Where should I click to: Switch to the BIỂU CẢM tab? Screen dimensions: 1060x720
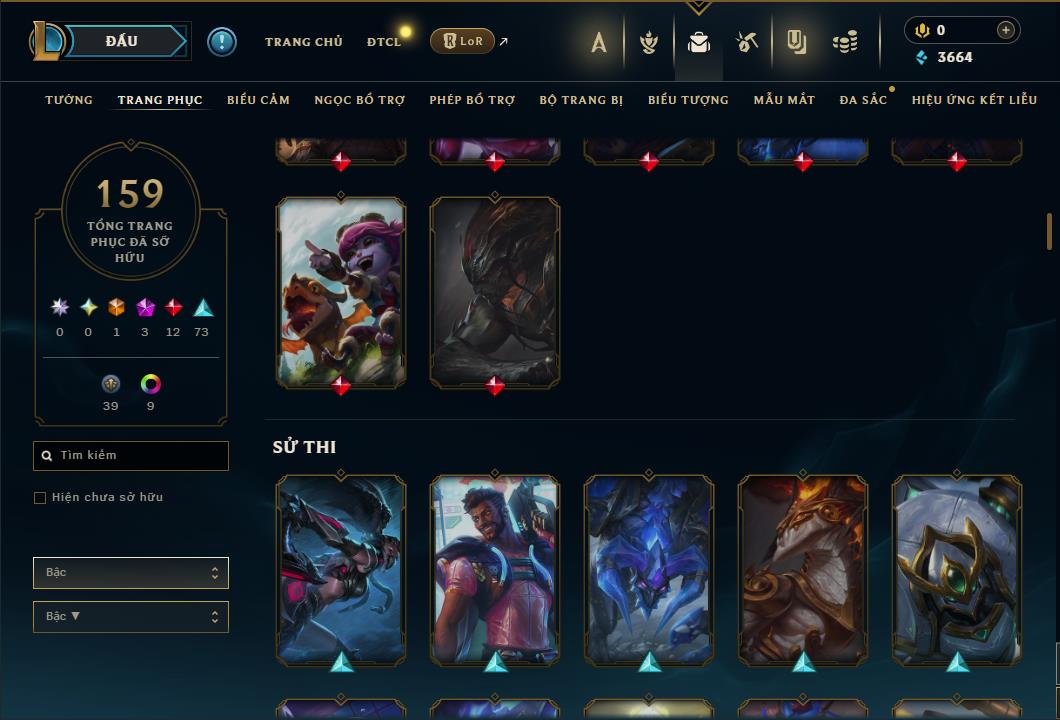tap(258, 100)
